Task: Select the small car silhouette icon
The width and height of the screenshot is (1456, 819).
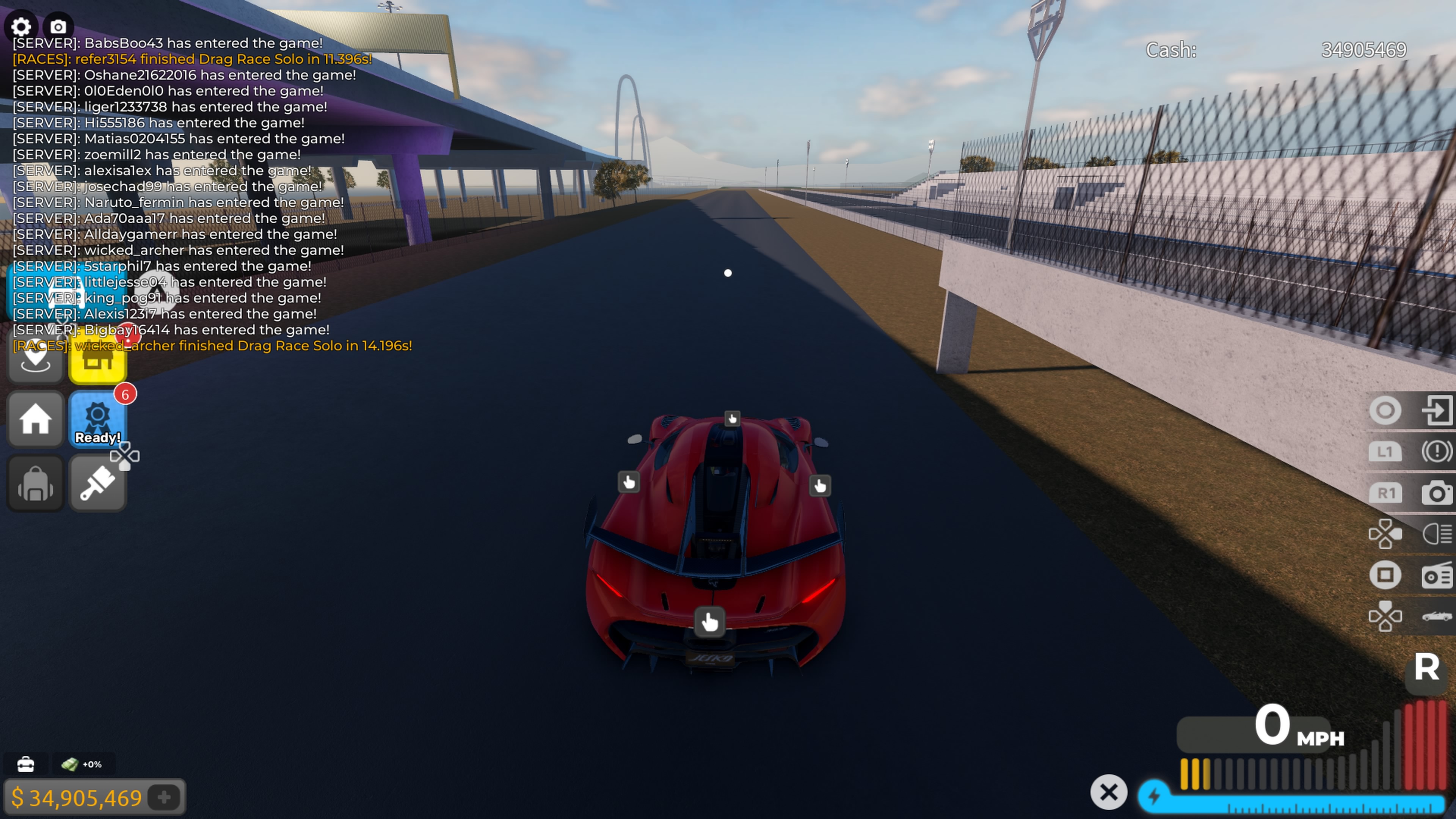Action: click(1436, 616)
